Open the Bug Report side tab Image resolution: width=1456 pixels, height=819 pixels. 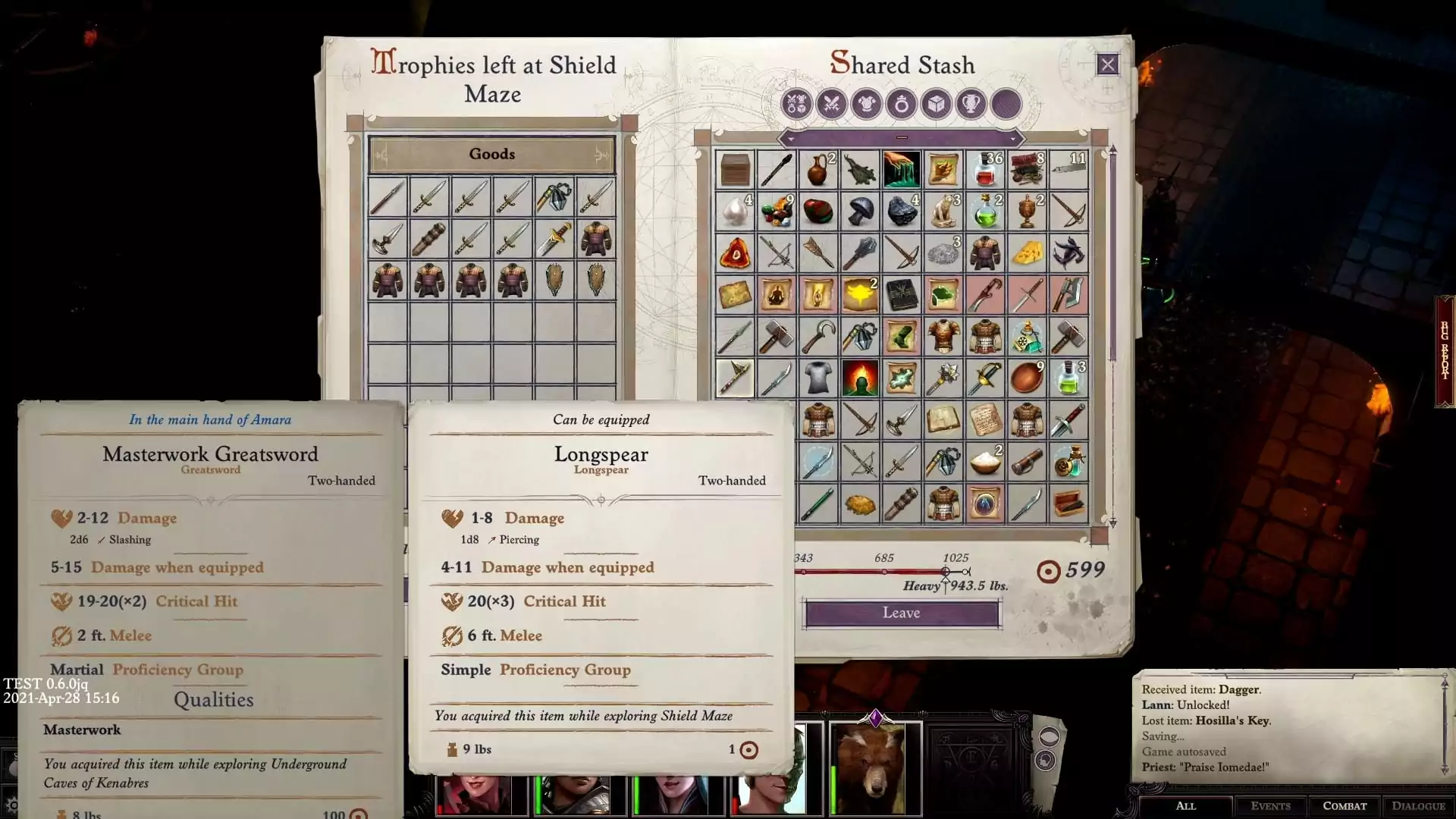click(x=1445, y=351)
